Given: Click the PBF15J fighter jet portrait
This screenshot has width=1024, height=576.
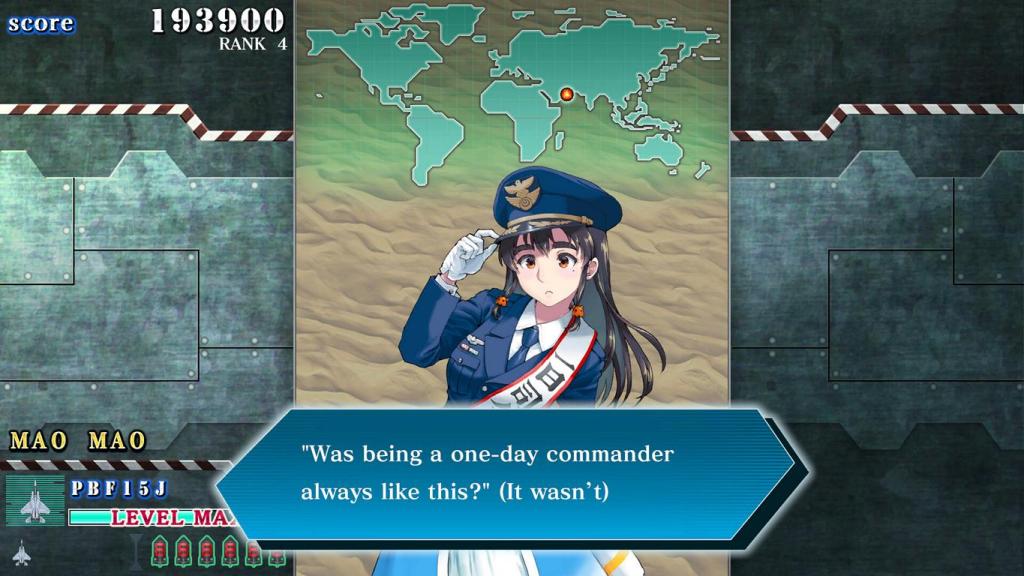Looking at the screenshot, I should (35, 500).
